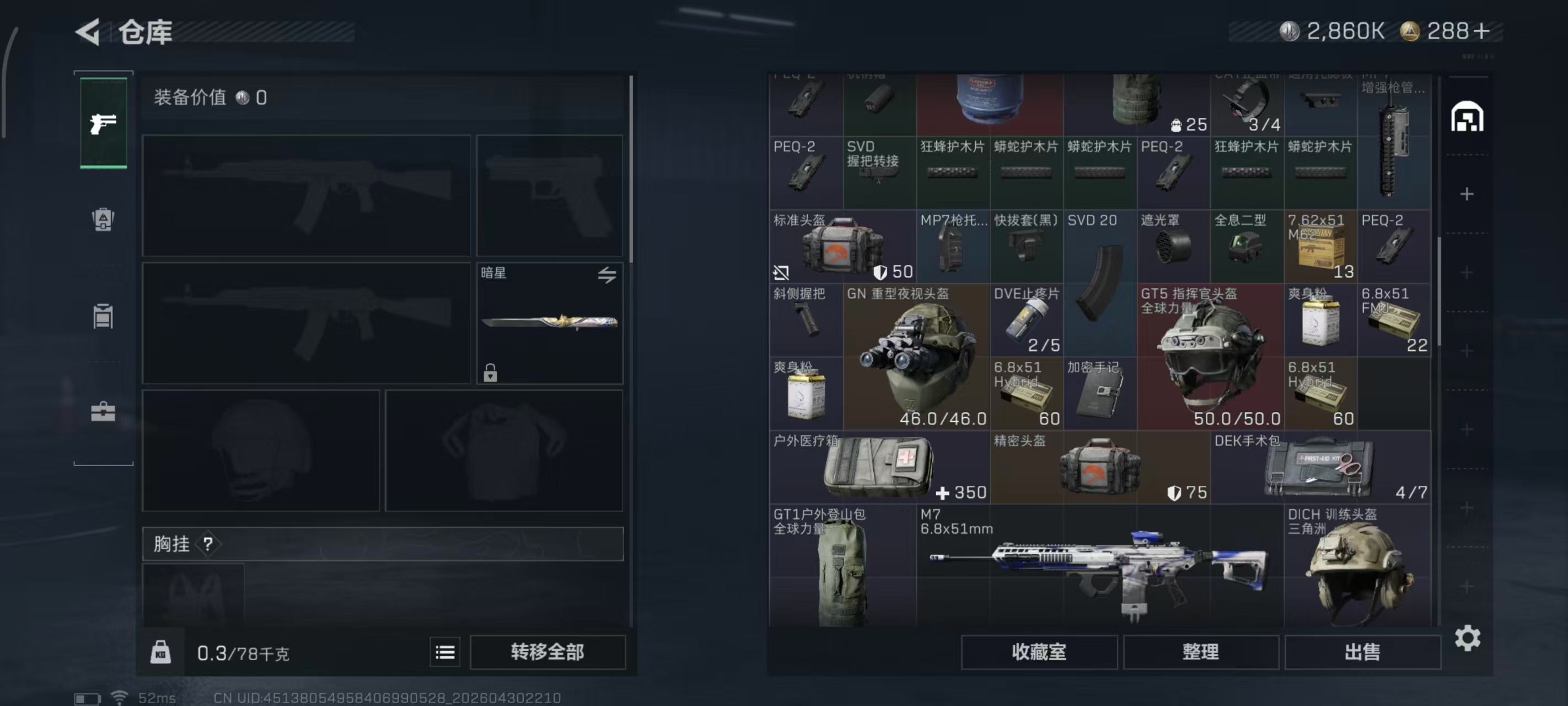
Task: Click the ? help icon beside 胸挂
Action: (x=210, y=544)
